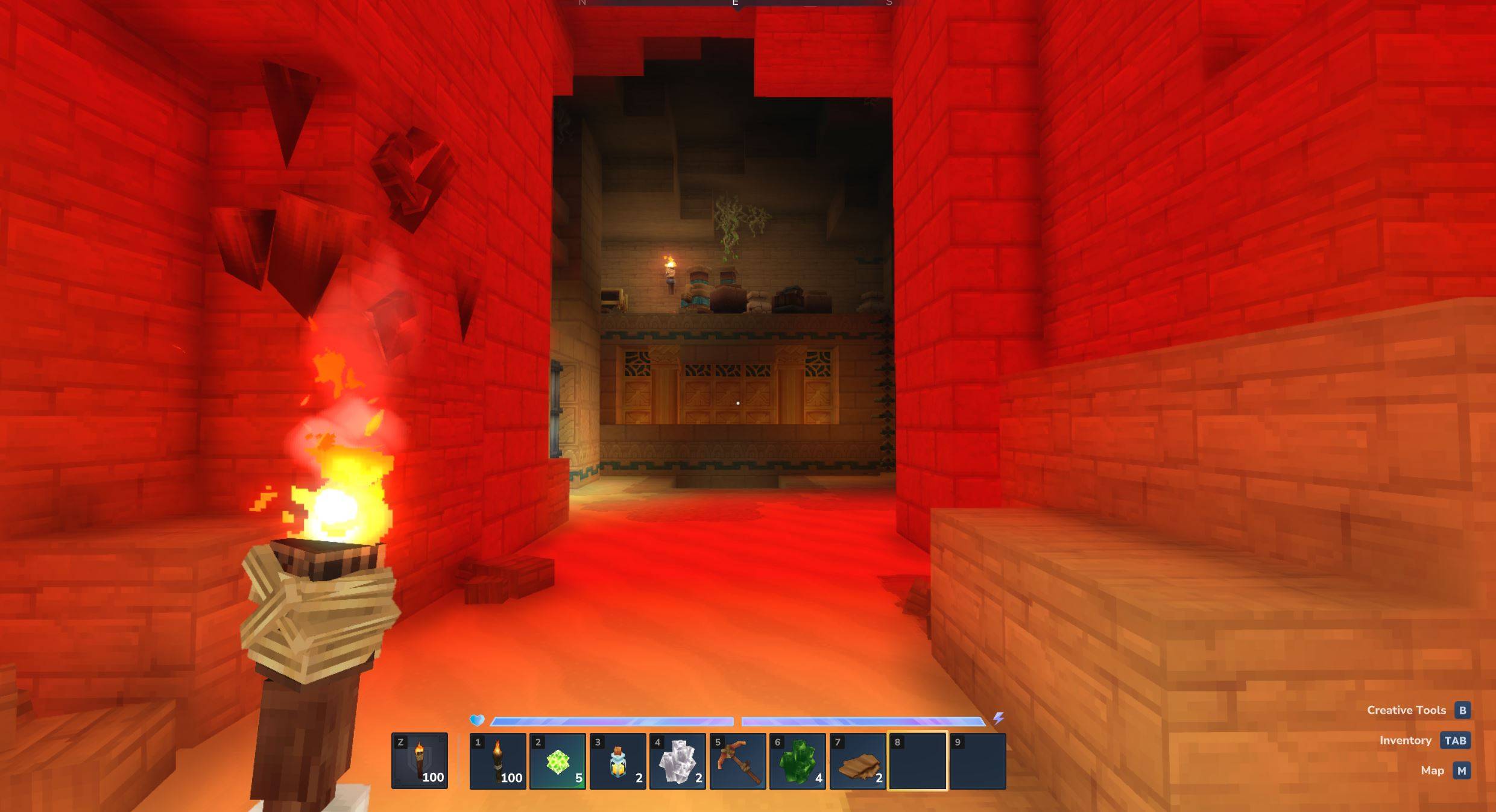Select the emerald ore chunk in slot 6
This screenshot has height=812, width=1496.
pyautogui.click(x=799, y=761)
